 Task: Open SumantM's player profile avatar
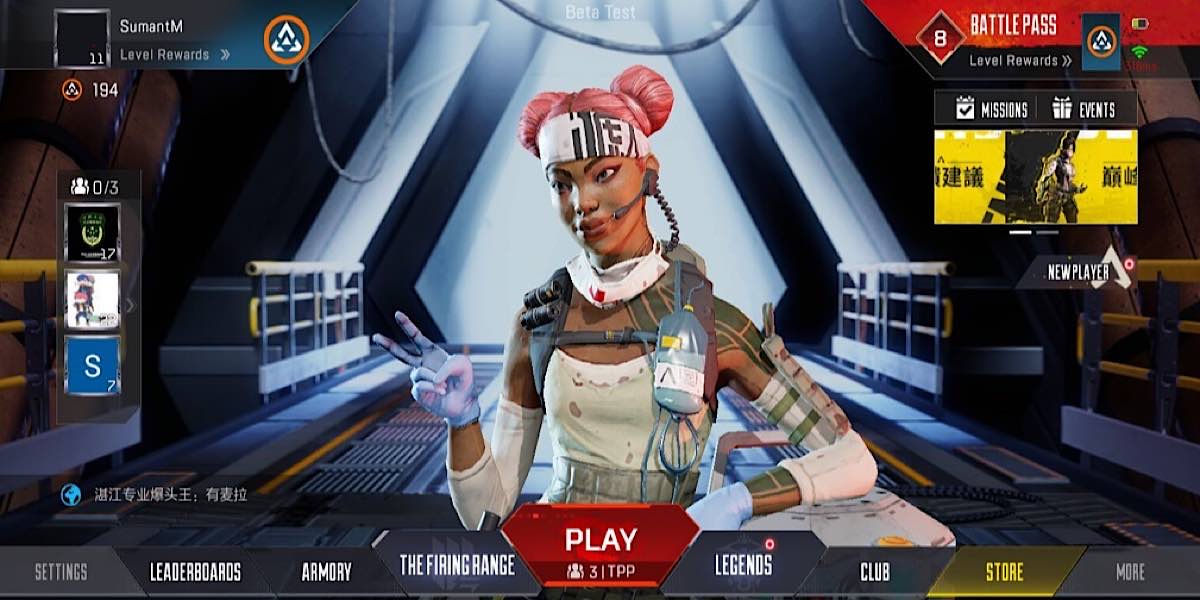[82, 39]
